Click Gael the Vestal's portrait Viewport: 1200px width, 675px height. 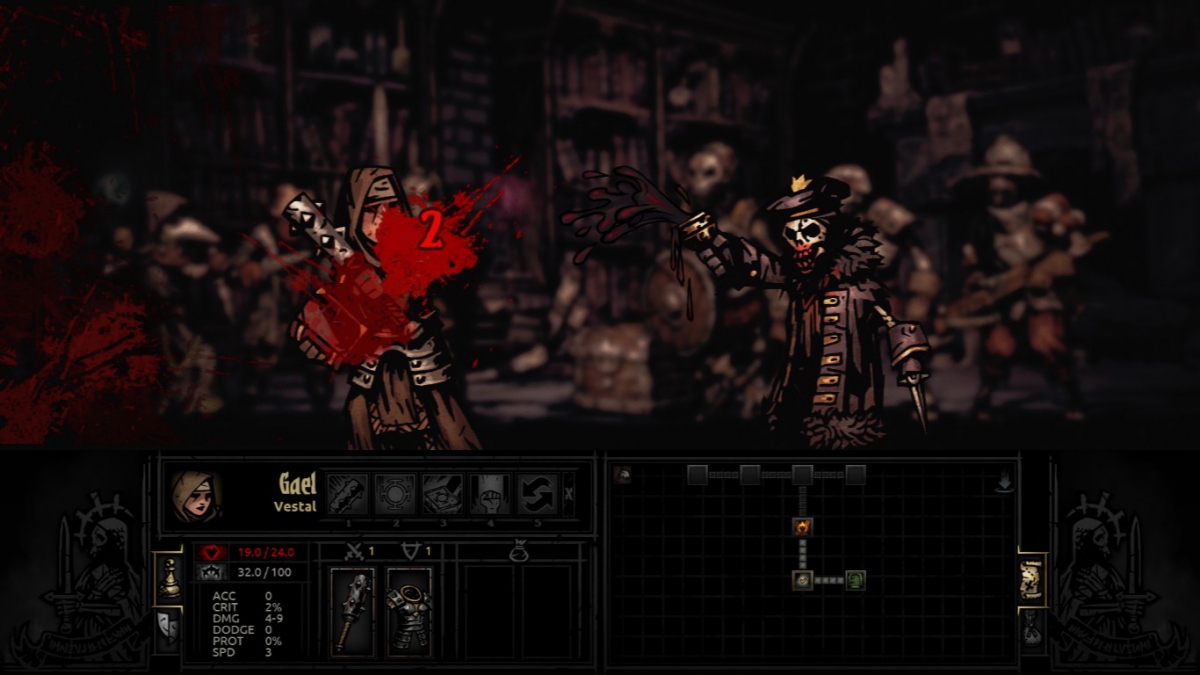click(194, 496)
